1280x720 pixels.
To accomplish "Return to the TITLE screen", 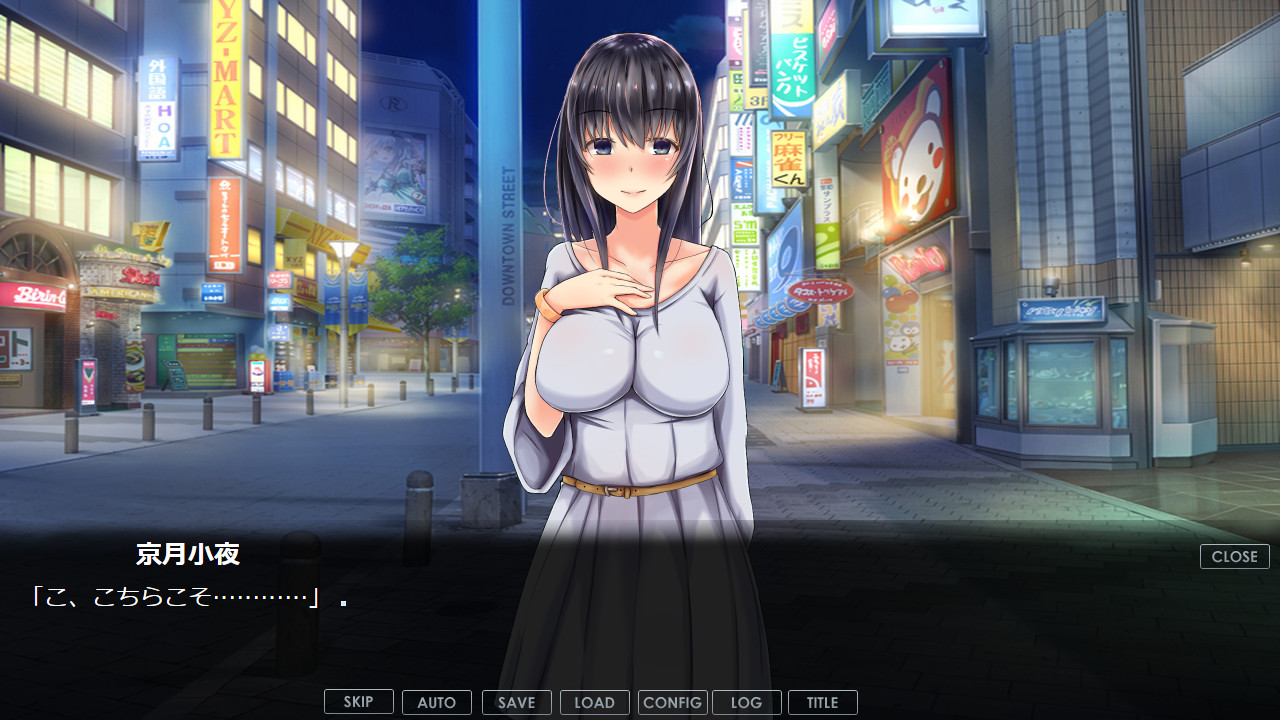I will point(823,702).
